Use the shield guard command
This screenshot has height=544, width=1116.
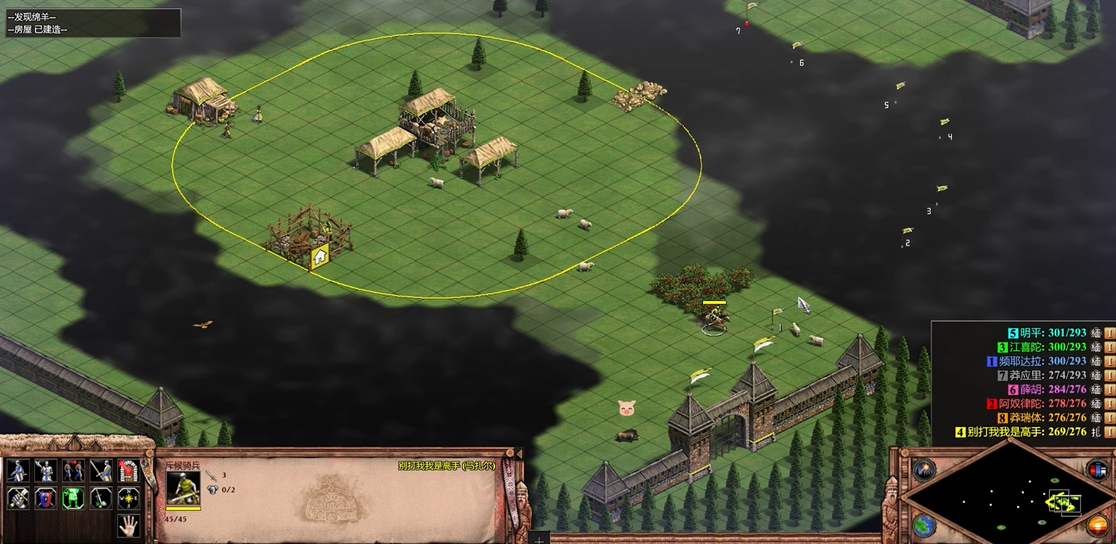pyautogui.click(x=45, y=498)
